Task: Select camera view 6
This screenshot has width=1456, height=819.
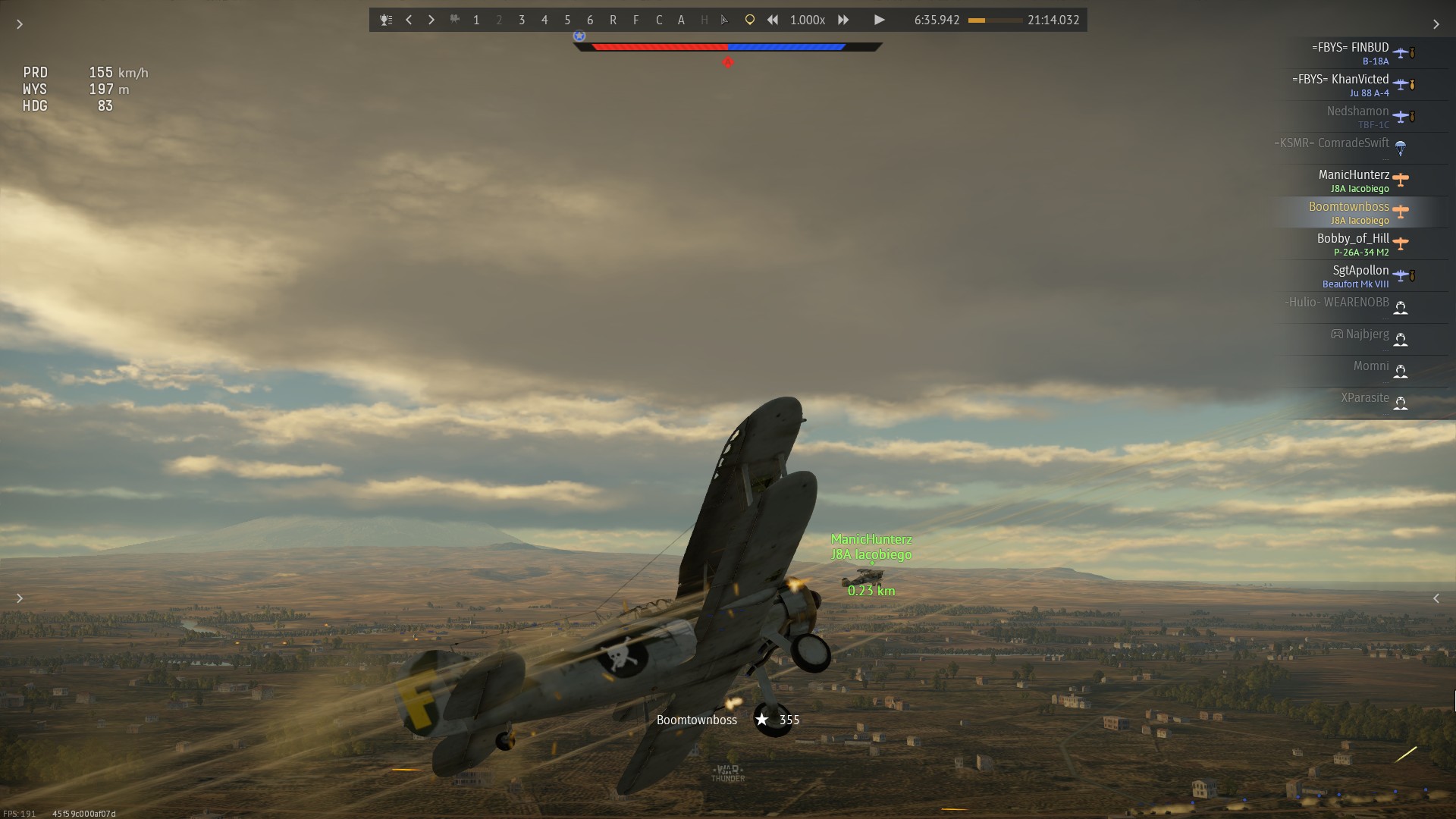Action: click(x=590, y=20)
